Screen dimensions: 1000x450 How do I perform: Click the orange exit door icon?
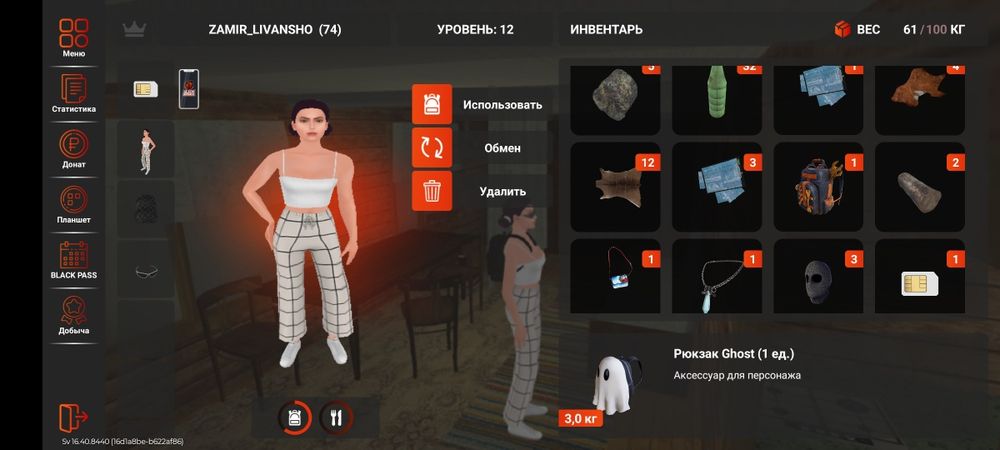(74, 416)
